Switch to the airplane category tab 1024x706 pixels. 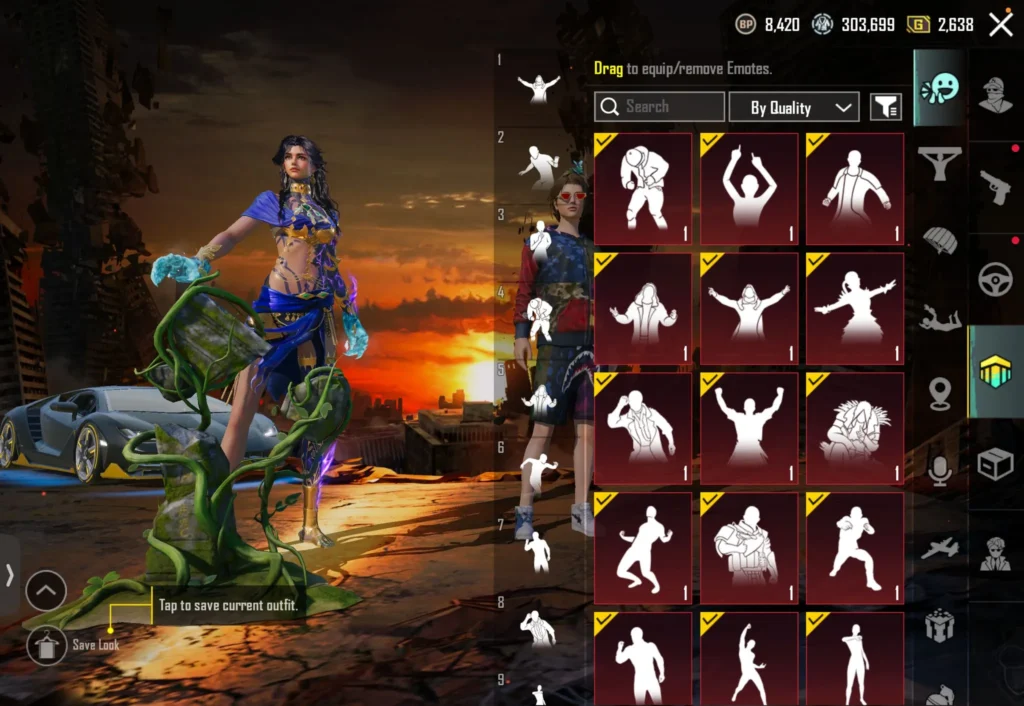pyautogui.click(x=939, y=548)
